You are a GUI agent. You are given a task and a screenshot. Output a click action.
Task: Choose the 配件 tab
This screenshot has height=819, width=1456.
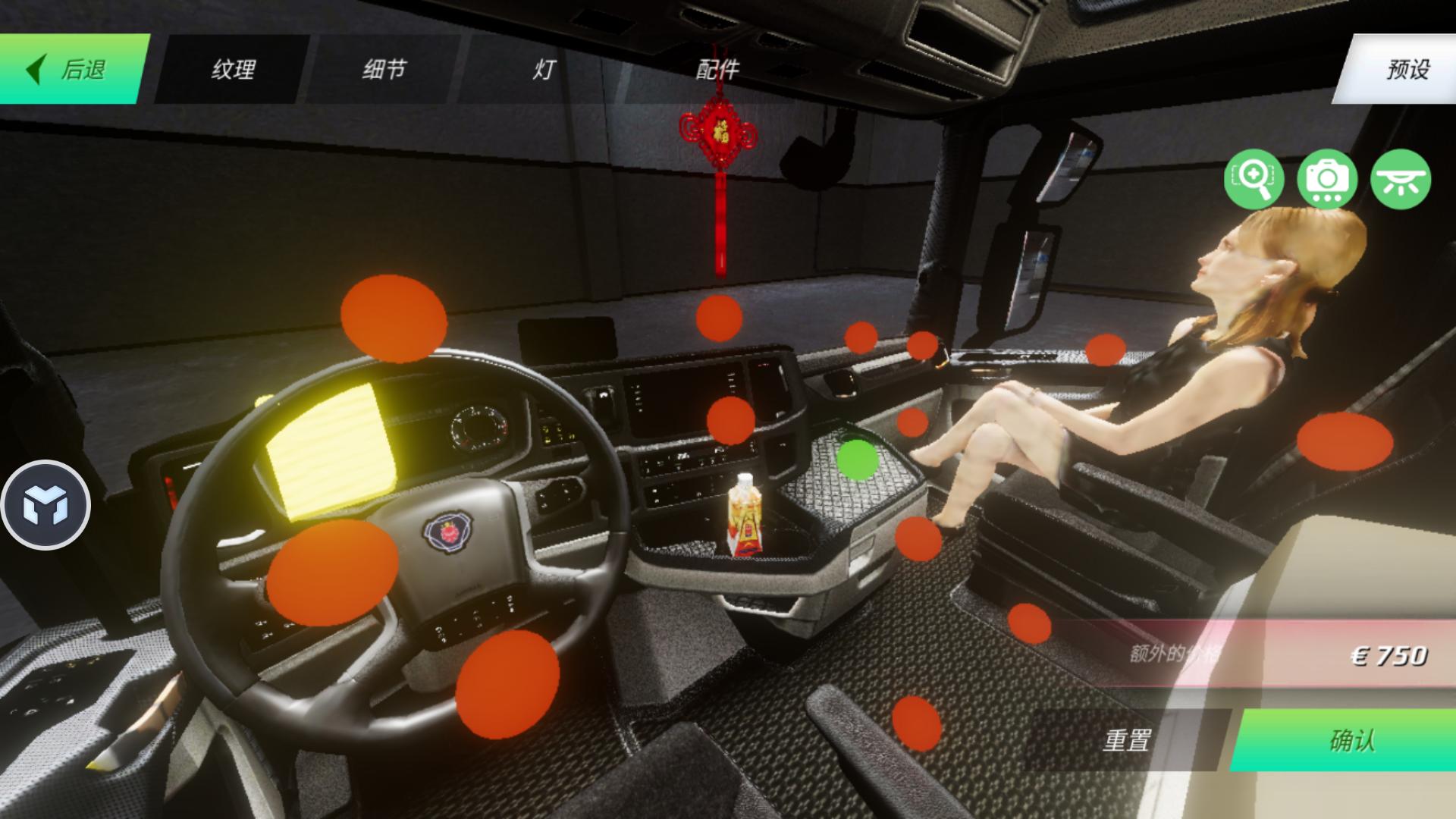click(717, 70)
